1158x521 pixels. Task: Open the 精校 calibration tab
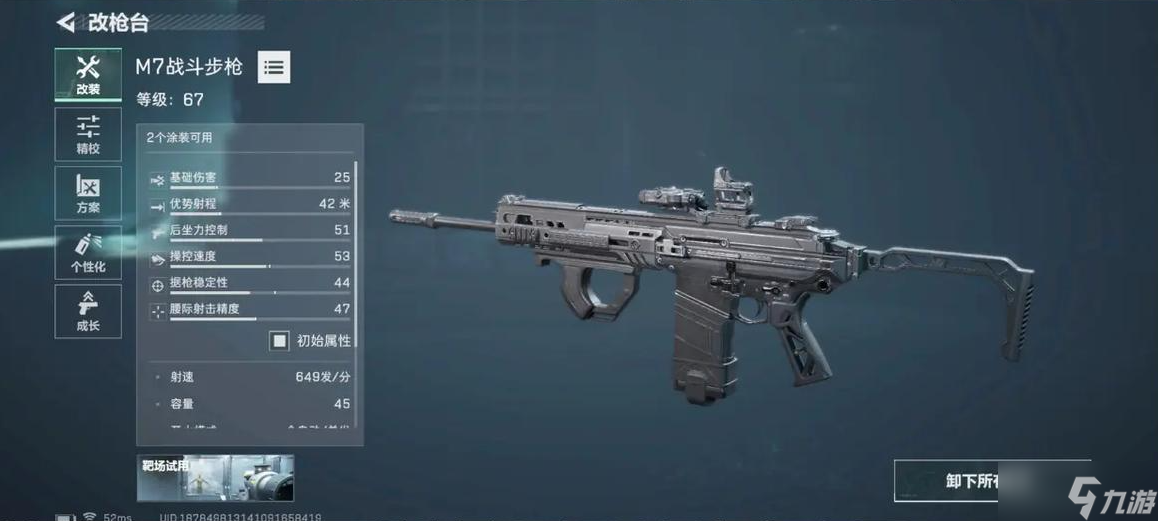88,134
